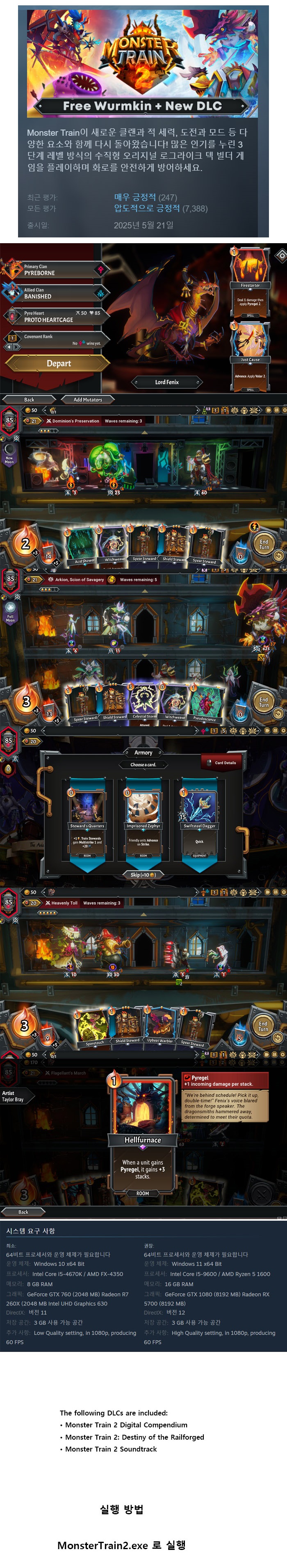Image resolution: width=287 pixels, height=1568 pixels.
Task: Change the Allied Clan Banished selection
Action: click(x=55, y=294)
